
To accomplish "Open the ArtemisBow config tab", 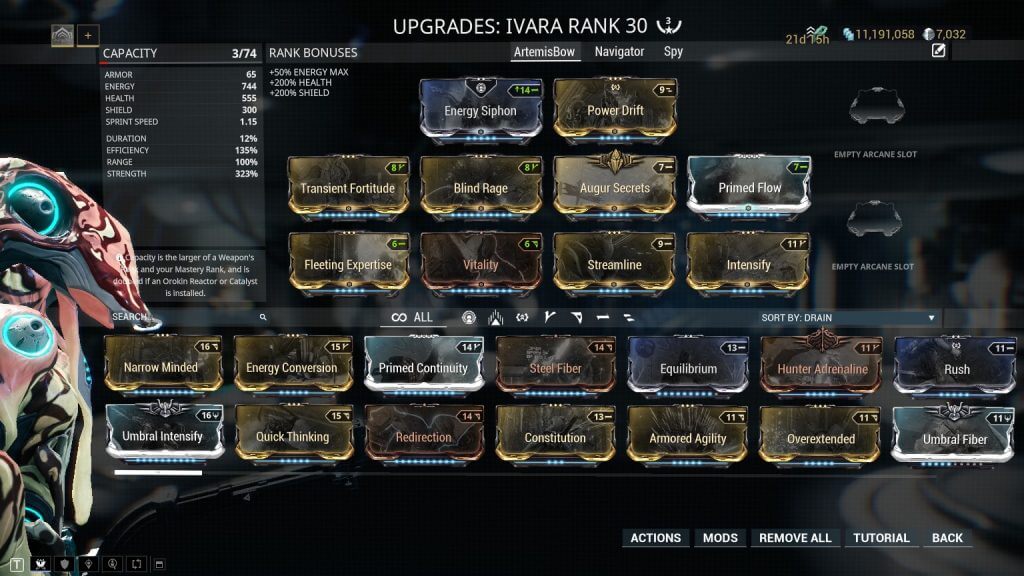I will (x=544, y=52).
